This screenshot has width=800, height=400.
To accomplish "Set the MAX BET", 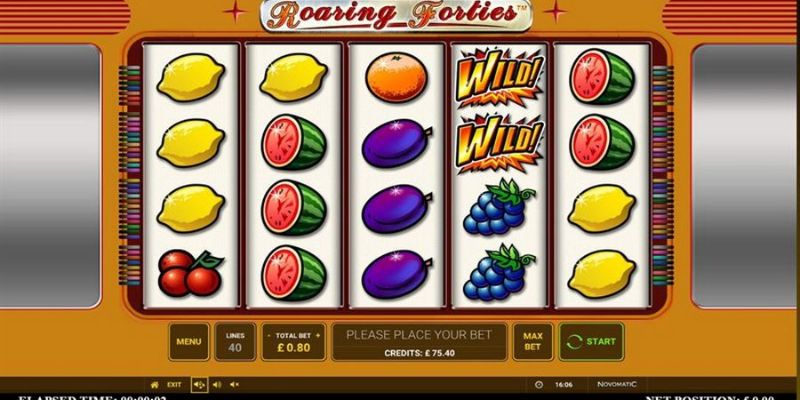I will pyautogui.click(x=533, y=341).
